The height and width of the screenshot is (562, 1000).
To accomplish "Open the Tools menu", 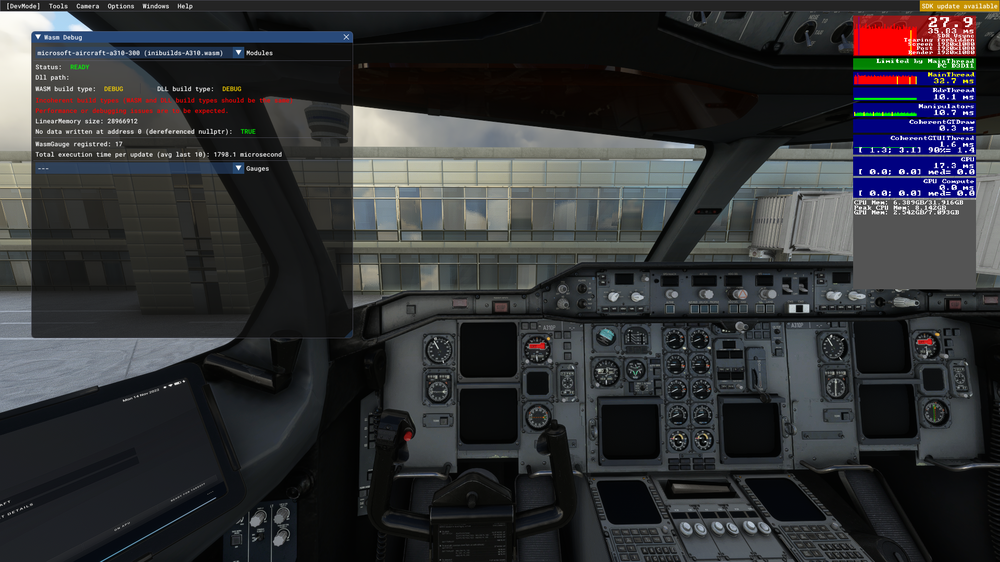I will click(x=58, y=6).
